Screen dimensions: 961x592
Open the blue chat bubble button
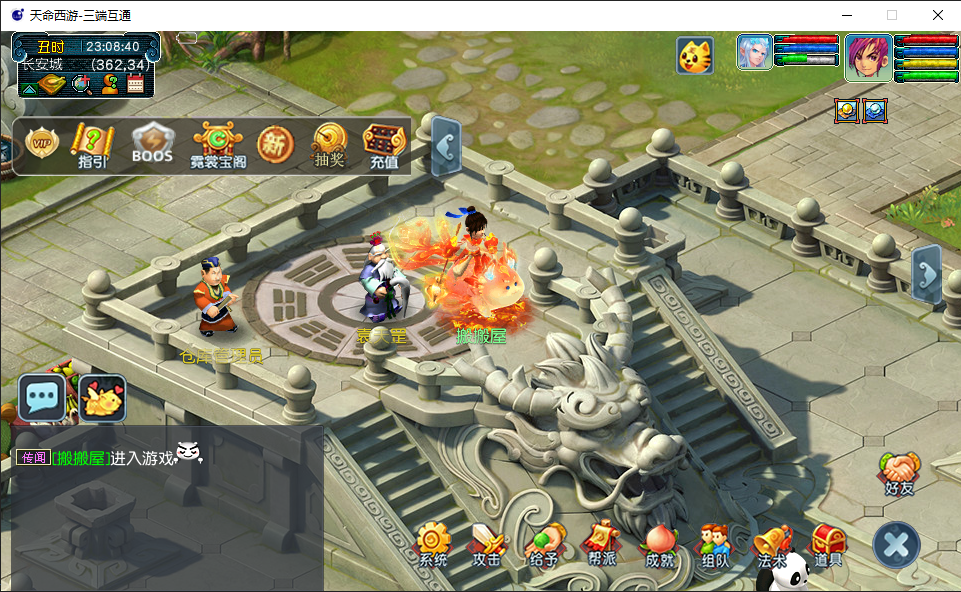pos(42,398)
